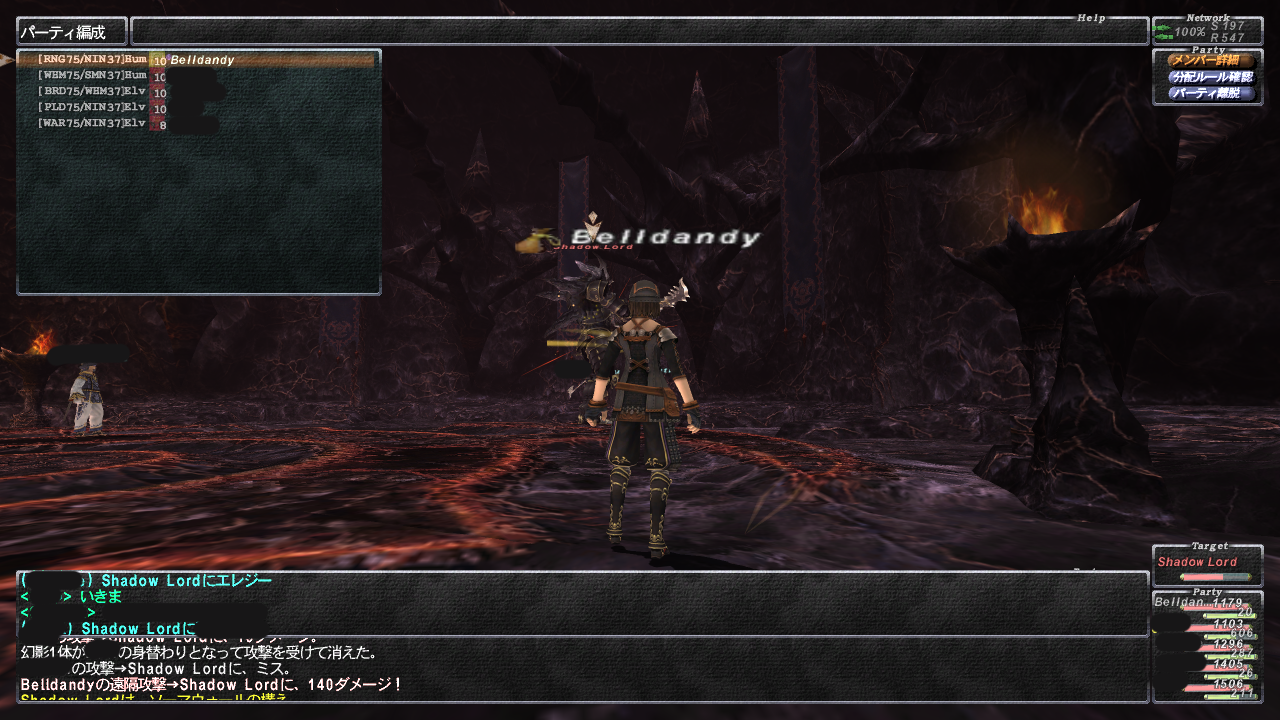Screen dimensions: 1280x720
Task: Pick the BRD75/WHM37 party member row
Action: (198, 92)
